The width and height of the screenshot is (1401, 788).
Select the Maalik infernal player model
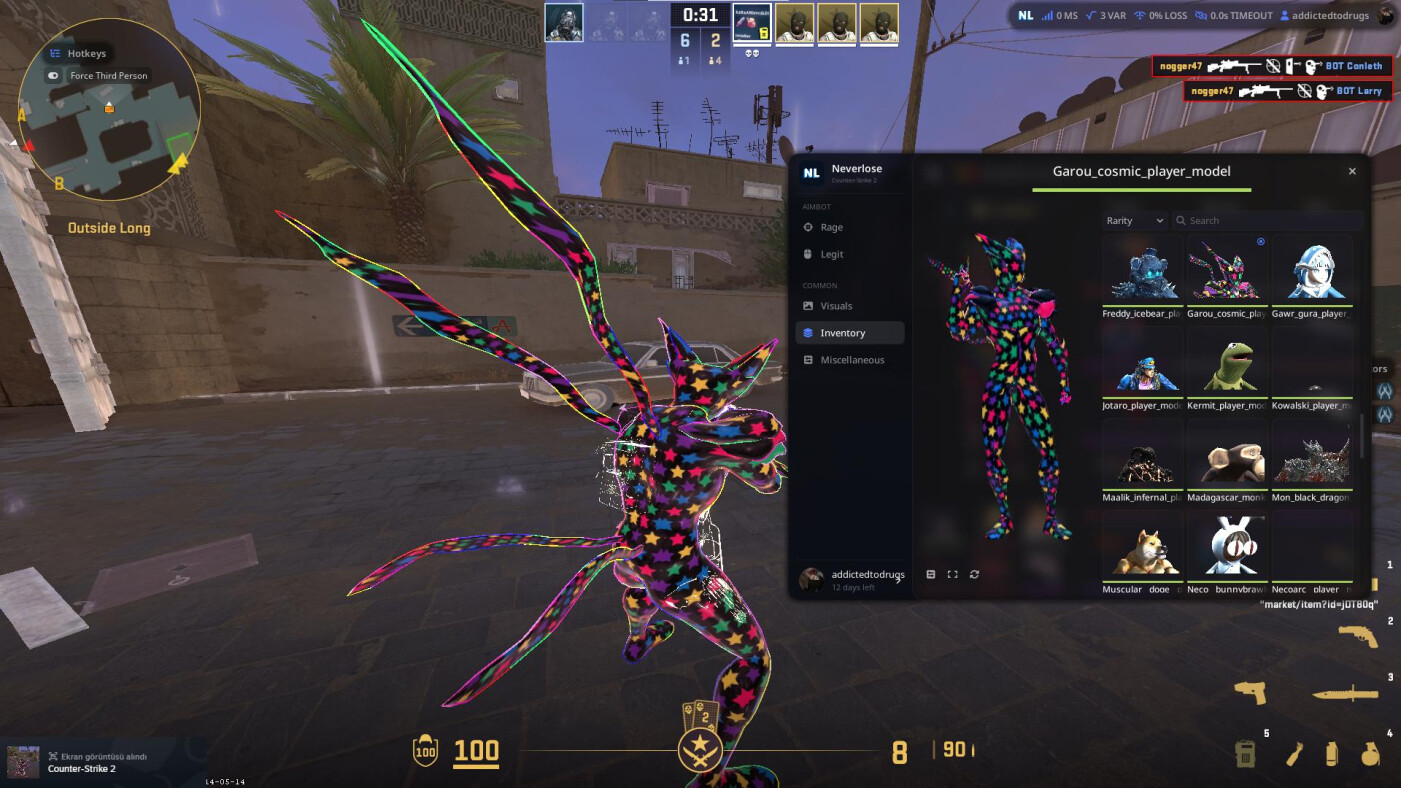1142,460
